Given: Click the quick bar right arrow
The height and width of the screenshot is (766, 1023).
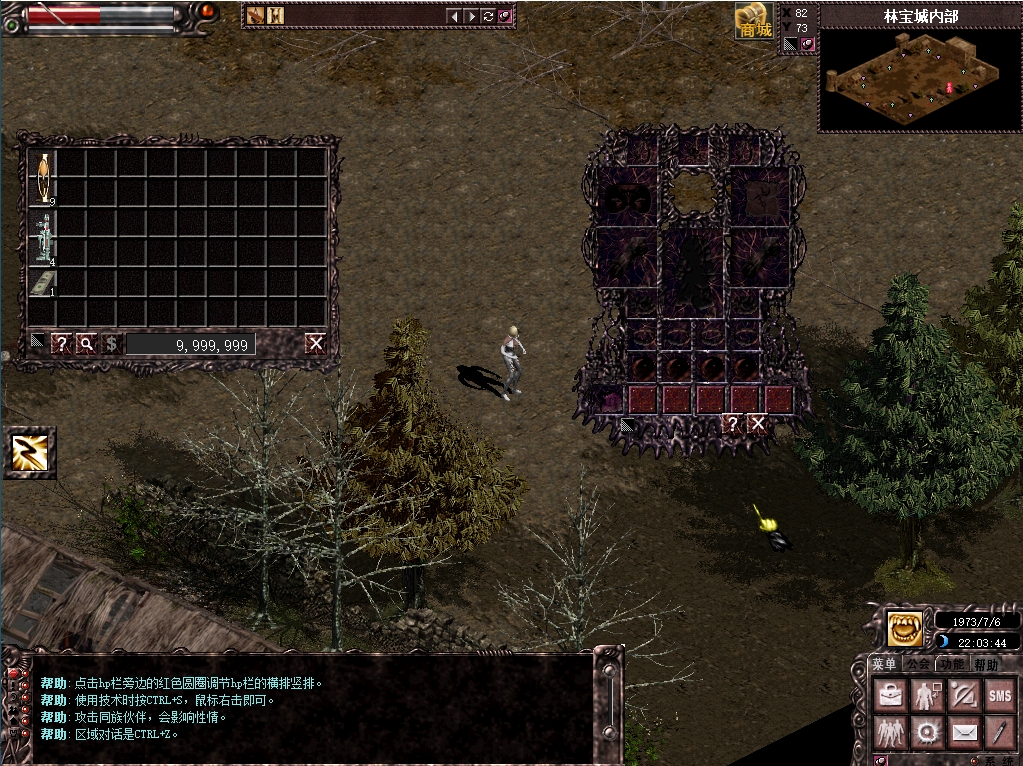Looking at the screenshot, I should click(471, 16).
